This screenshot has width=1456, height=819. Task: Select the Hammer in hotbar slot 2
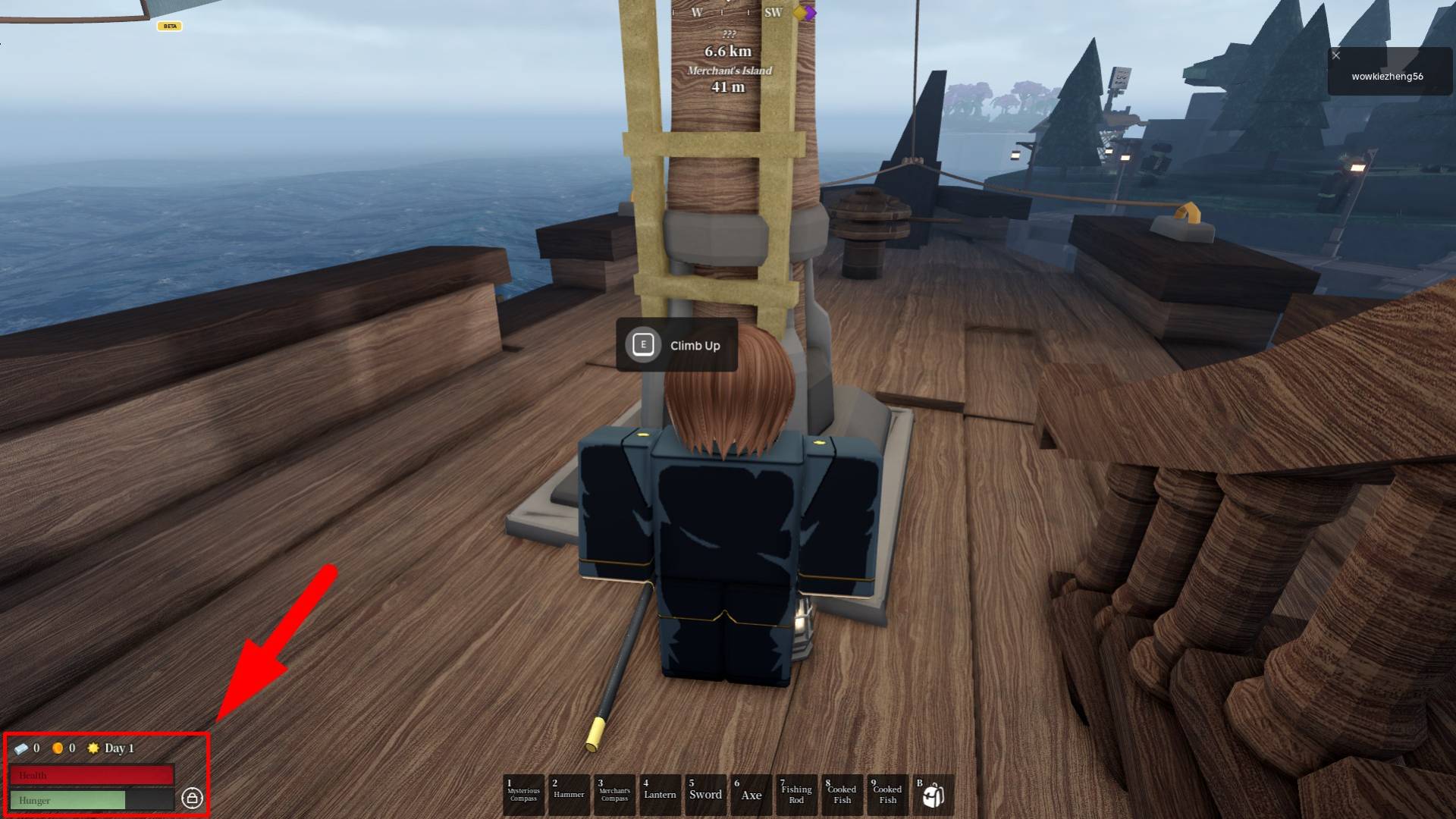point(570,794)
